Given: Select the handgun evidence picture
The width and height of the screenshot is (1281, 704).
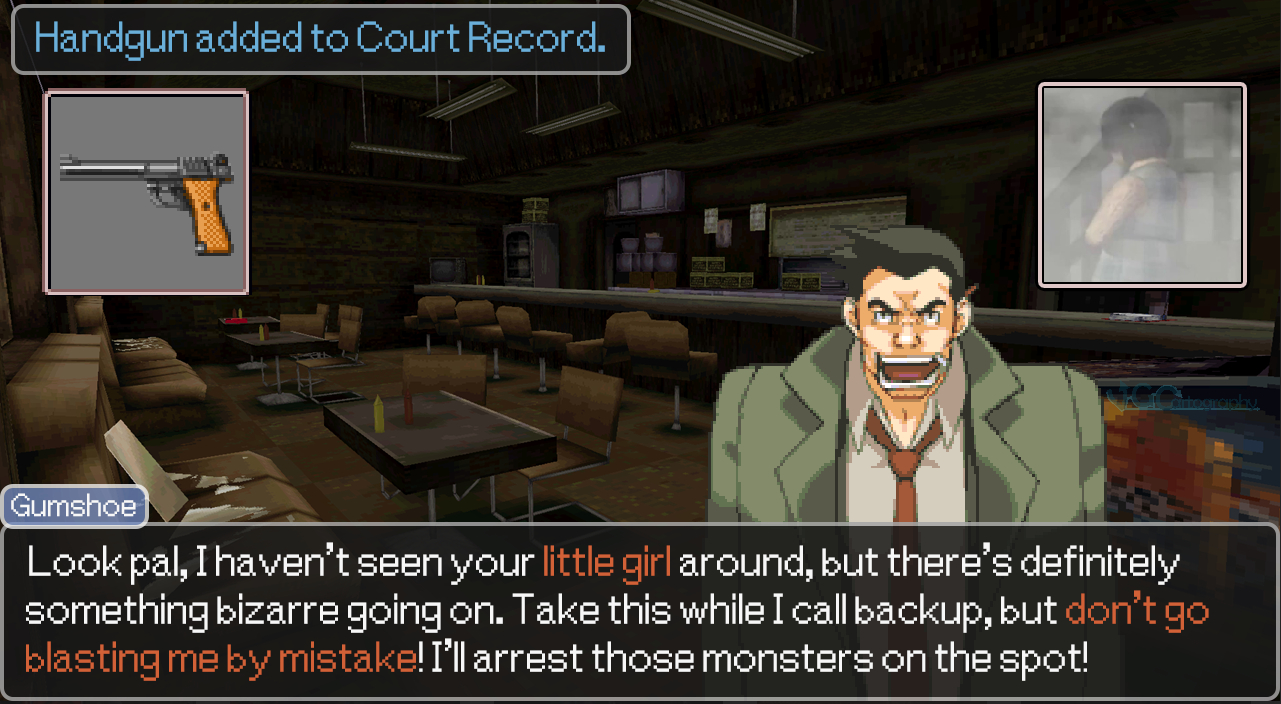Looking at the screenshot, I should [147, 192].
